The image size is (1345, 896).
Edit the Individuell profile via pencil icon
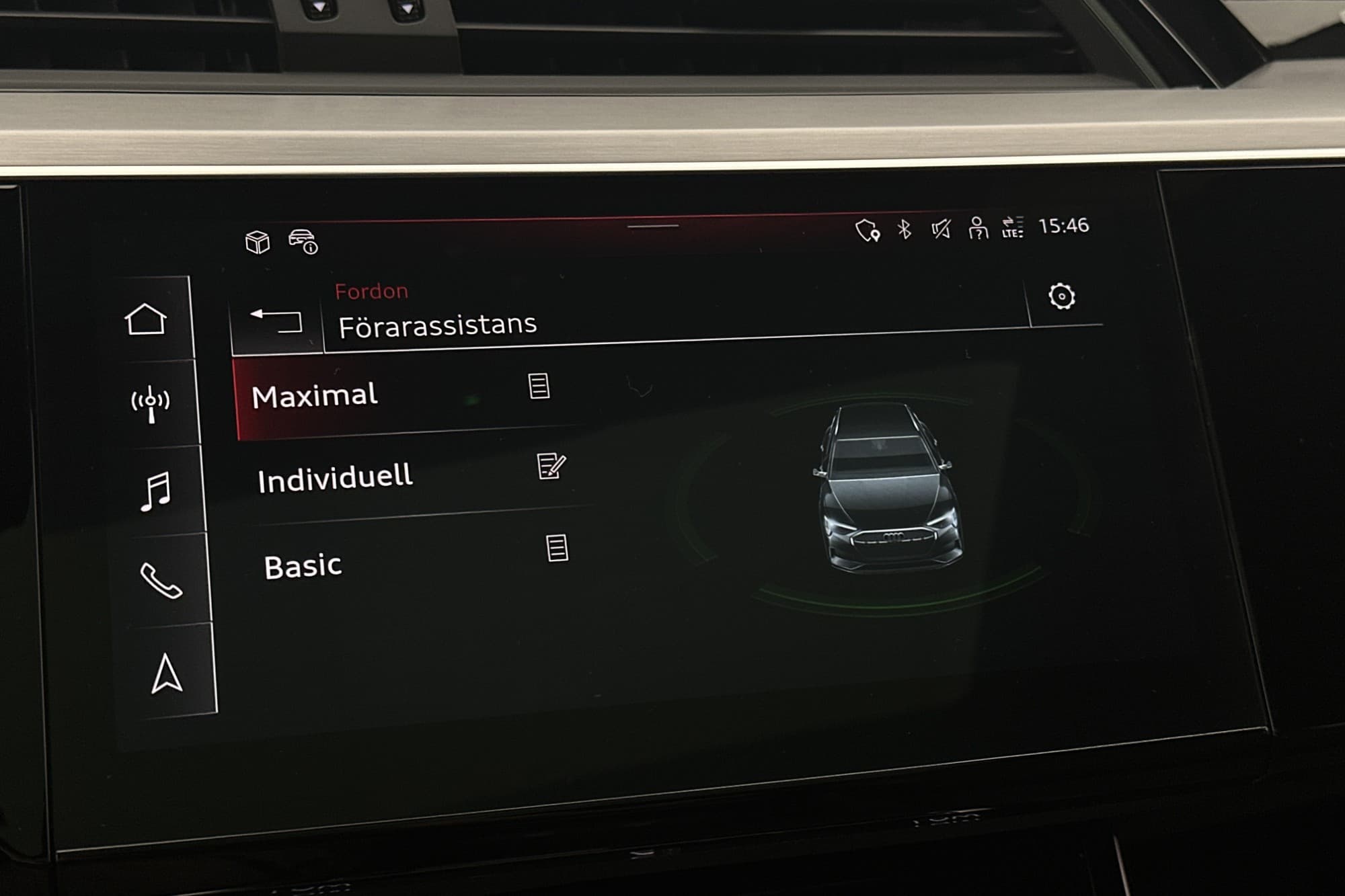[x=551, y=466]
